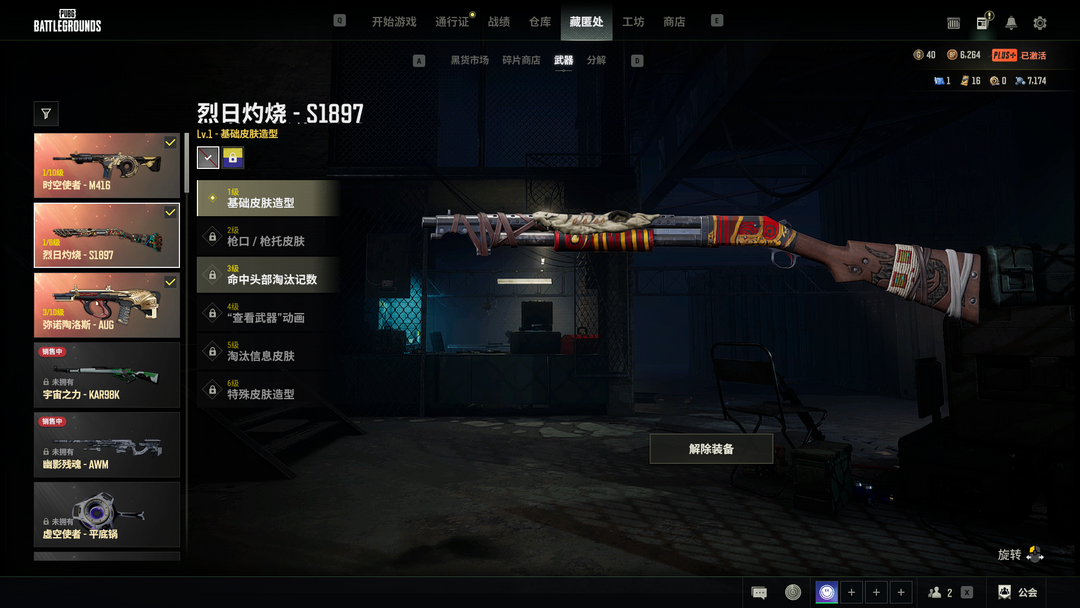1080x608 pixels.
Task: Select the level 3 命中头部淘汰记数 upgrade
Action: (x=268, y=275)
